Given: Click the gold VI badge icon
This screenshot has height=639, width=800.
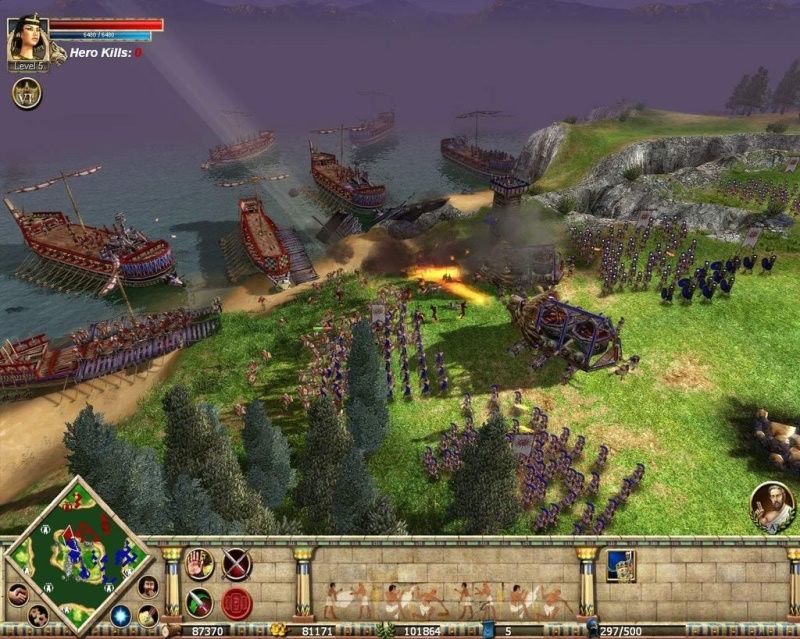Looking at the screenshot, I should (26, 93).
